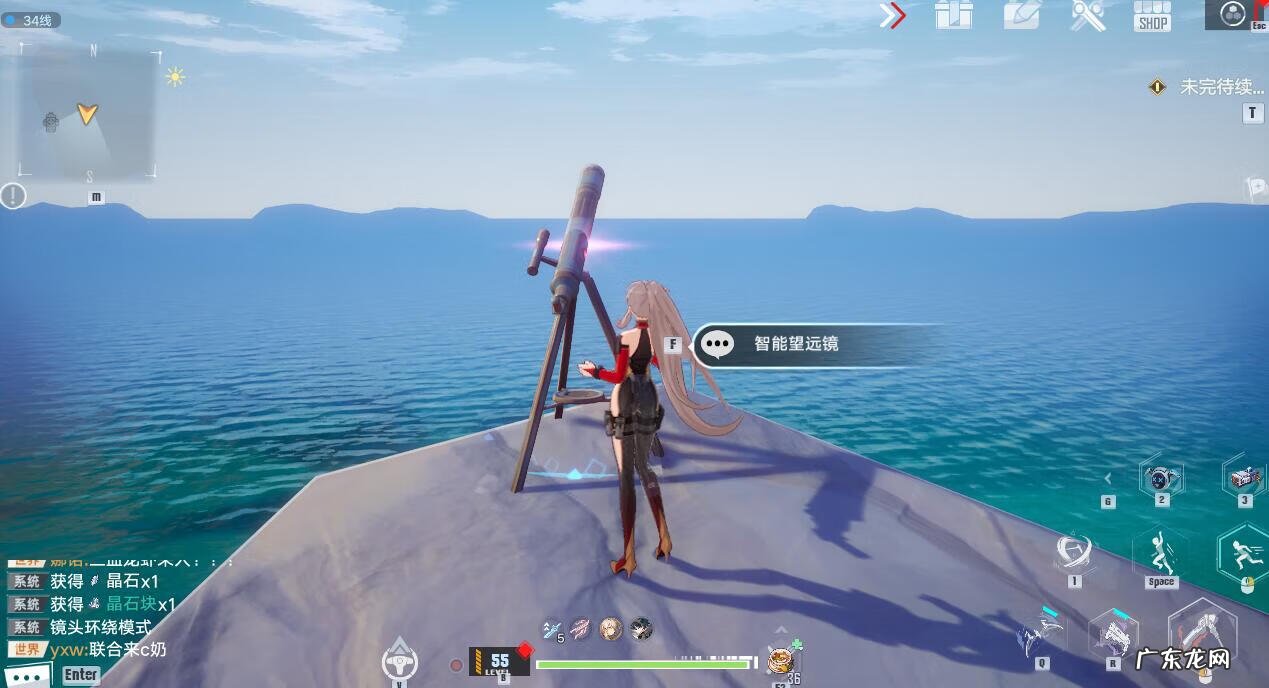
Task: Summon the vehicle via steering wheel icon
Action: (400, 659)
